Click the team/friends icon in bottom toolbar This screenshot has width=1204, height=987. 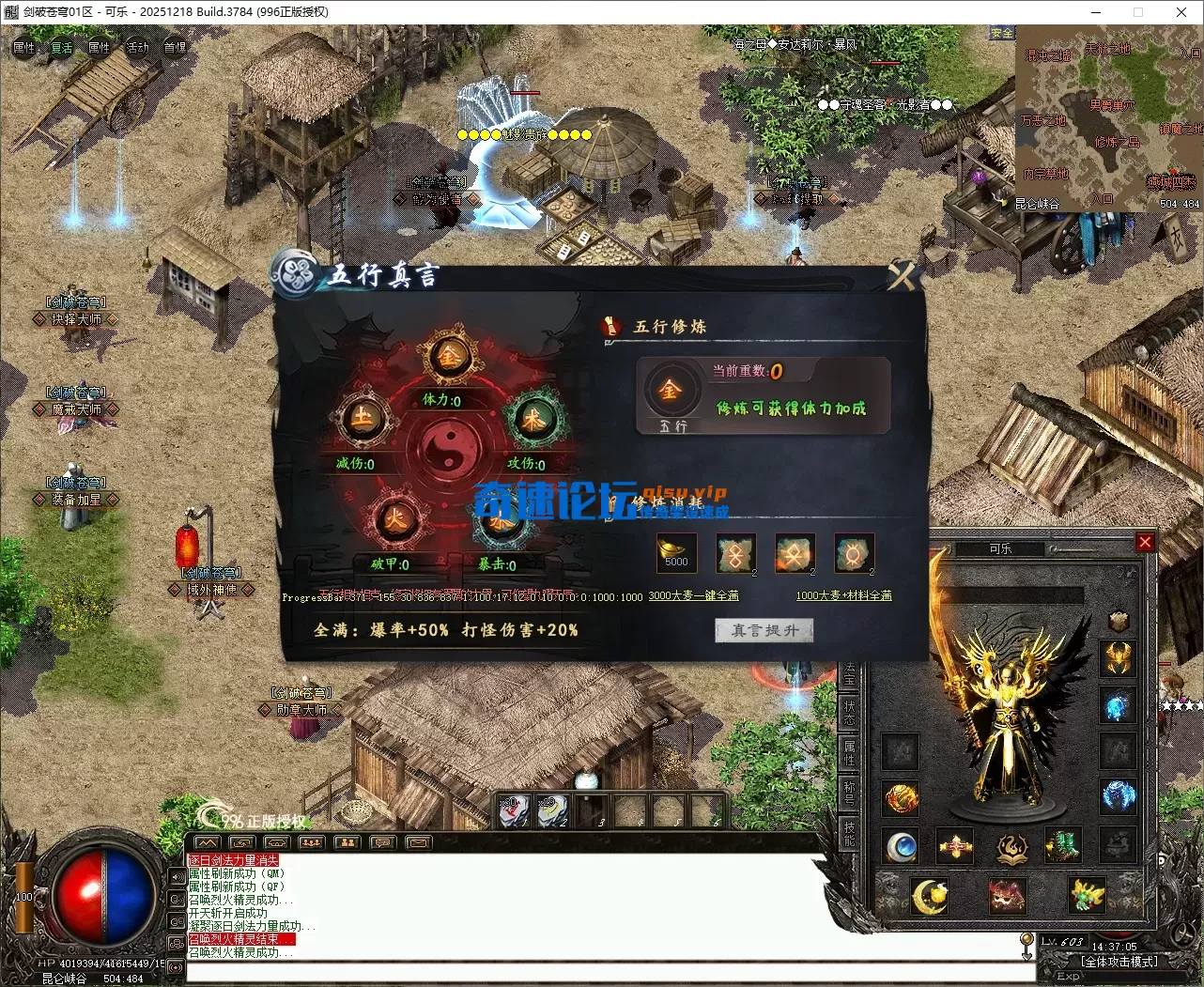(347, 842)
